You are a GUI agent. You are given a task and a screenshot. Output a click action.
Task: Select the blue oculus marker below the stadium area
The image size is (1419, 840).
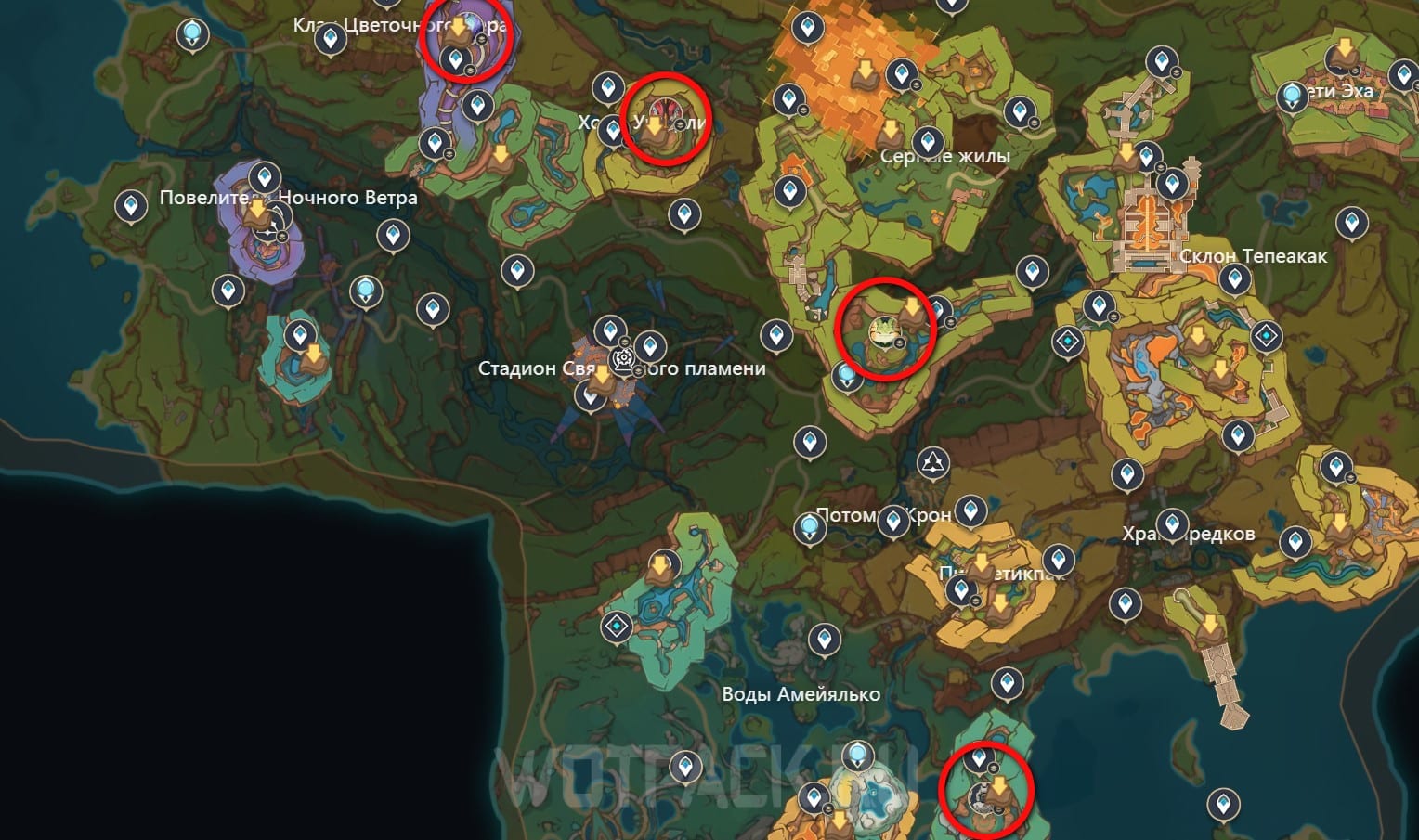(591, 396)
